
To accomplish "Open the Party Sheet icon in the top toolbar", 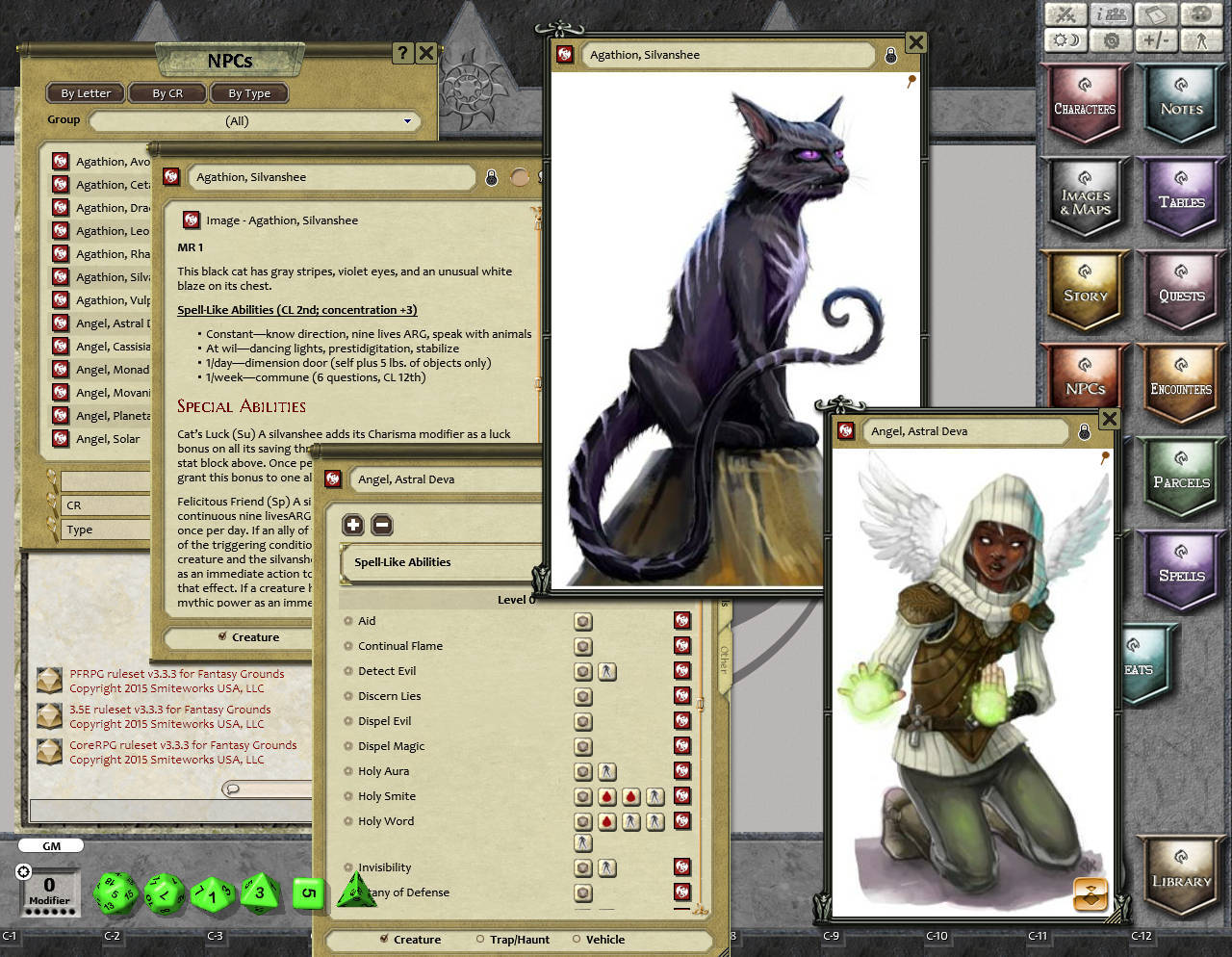I will click(x=1110, y=14).
